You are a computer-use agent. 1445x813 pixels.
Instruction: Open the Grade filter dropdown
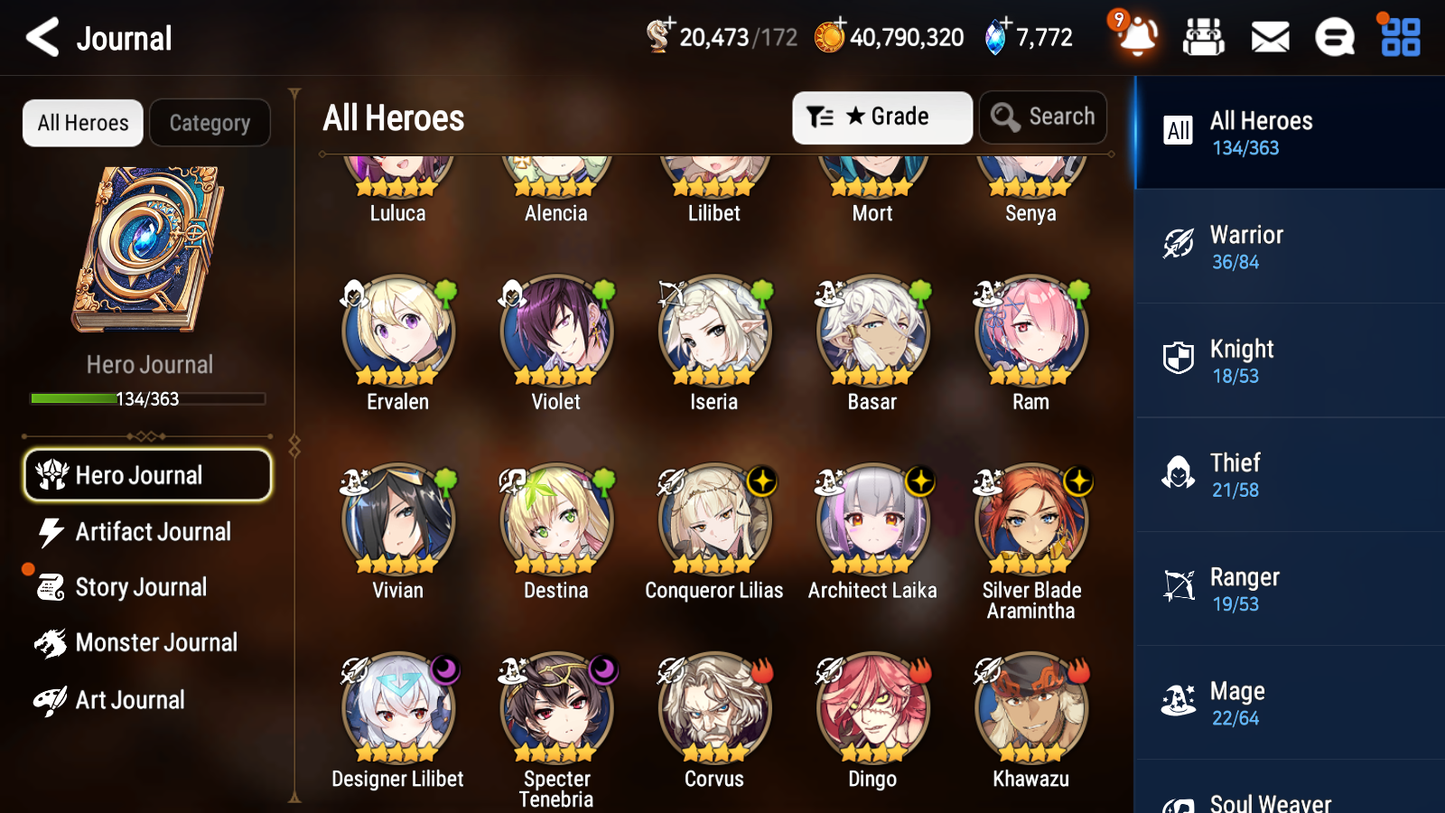coord(882,117)
